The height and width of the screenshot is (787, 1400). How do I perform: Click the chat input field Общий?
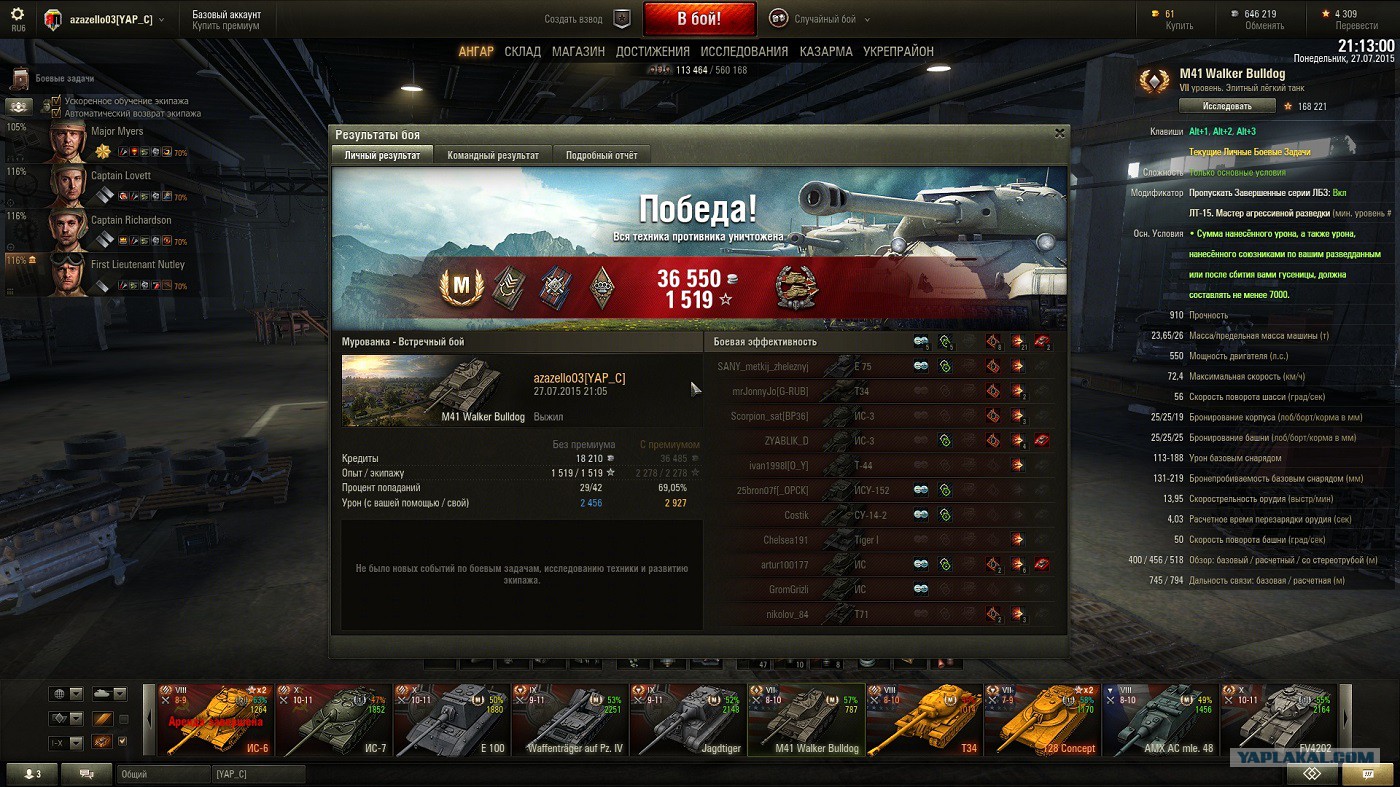tap(160, 774)
